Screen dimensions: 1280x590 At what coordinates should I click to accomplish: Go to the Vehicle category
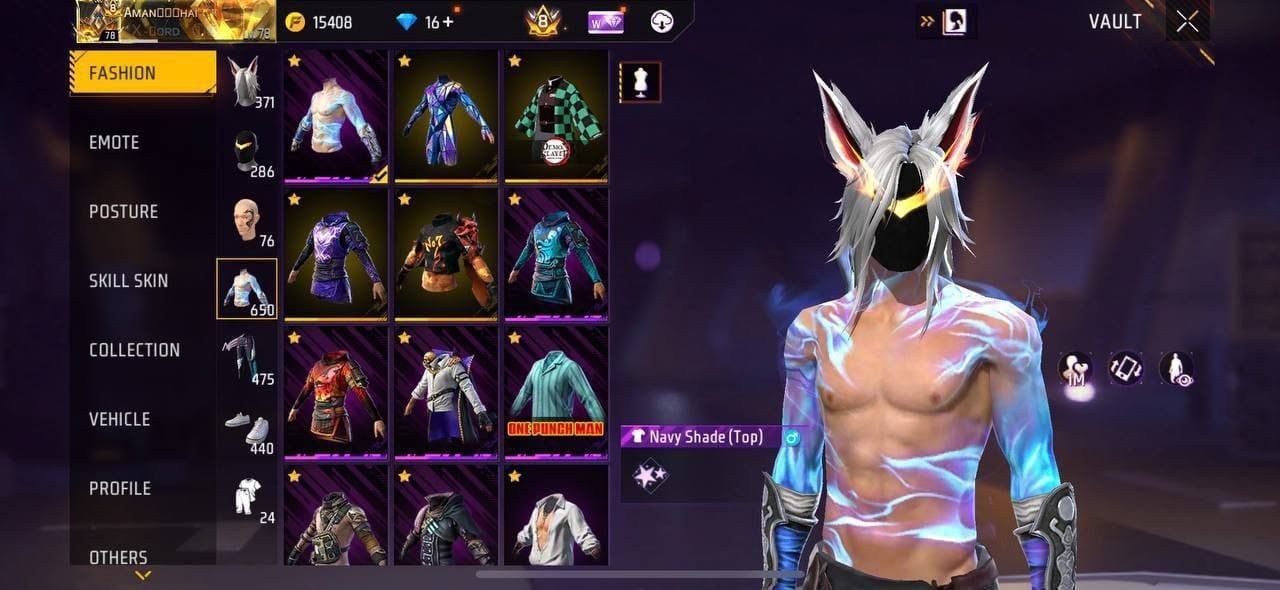click(x=119, y=419)
